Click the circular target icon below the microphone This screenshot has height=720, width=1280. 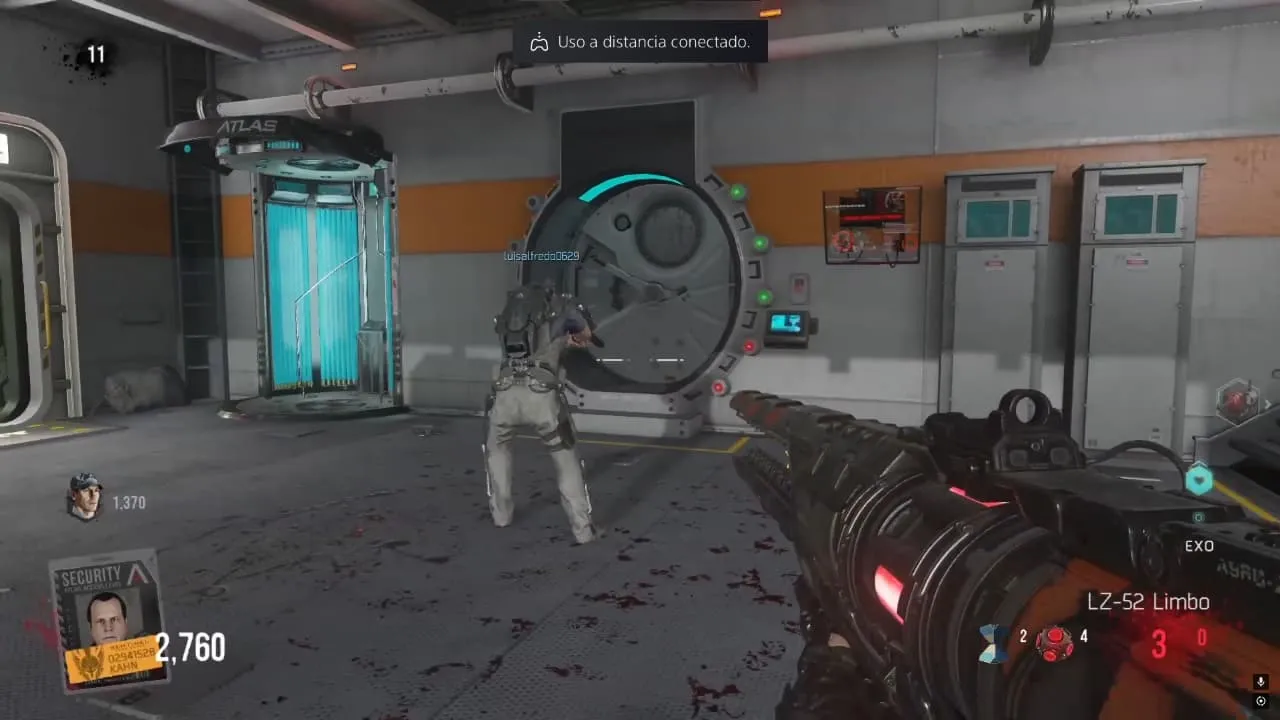[x=1261, y=701]
